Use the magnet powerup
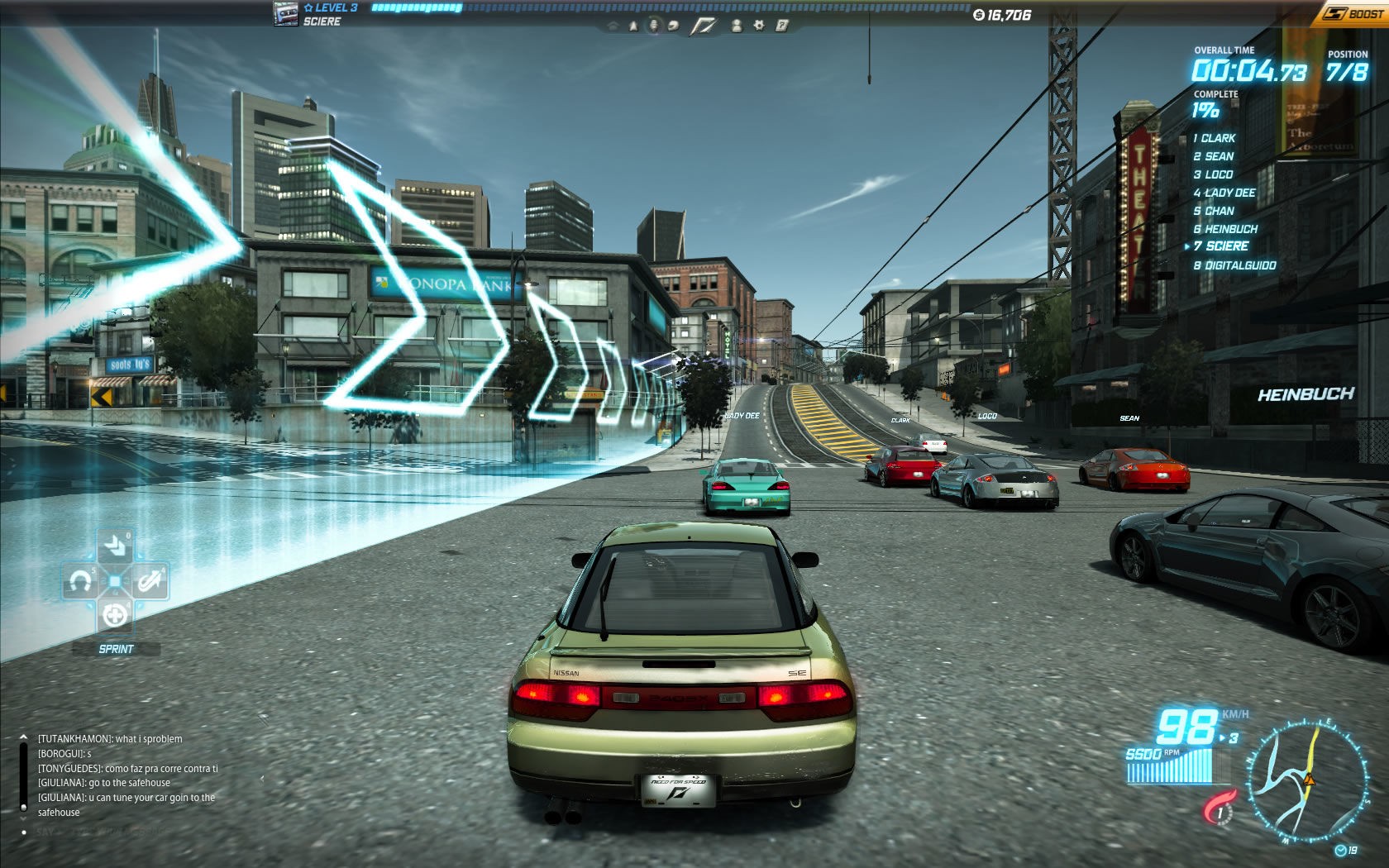 click(x=79, y=582)
